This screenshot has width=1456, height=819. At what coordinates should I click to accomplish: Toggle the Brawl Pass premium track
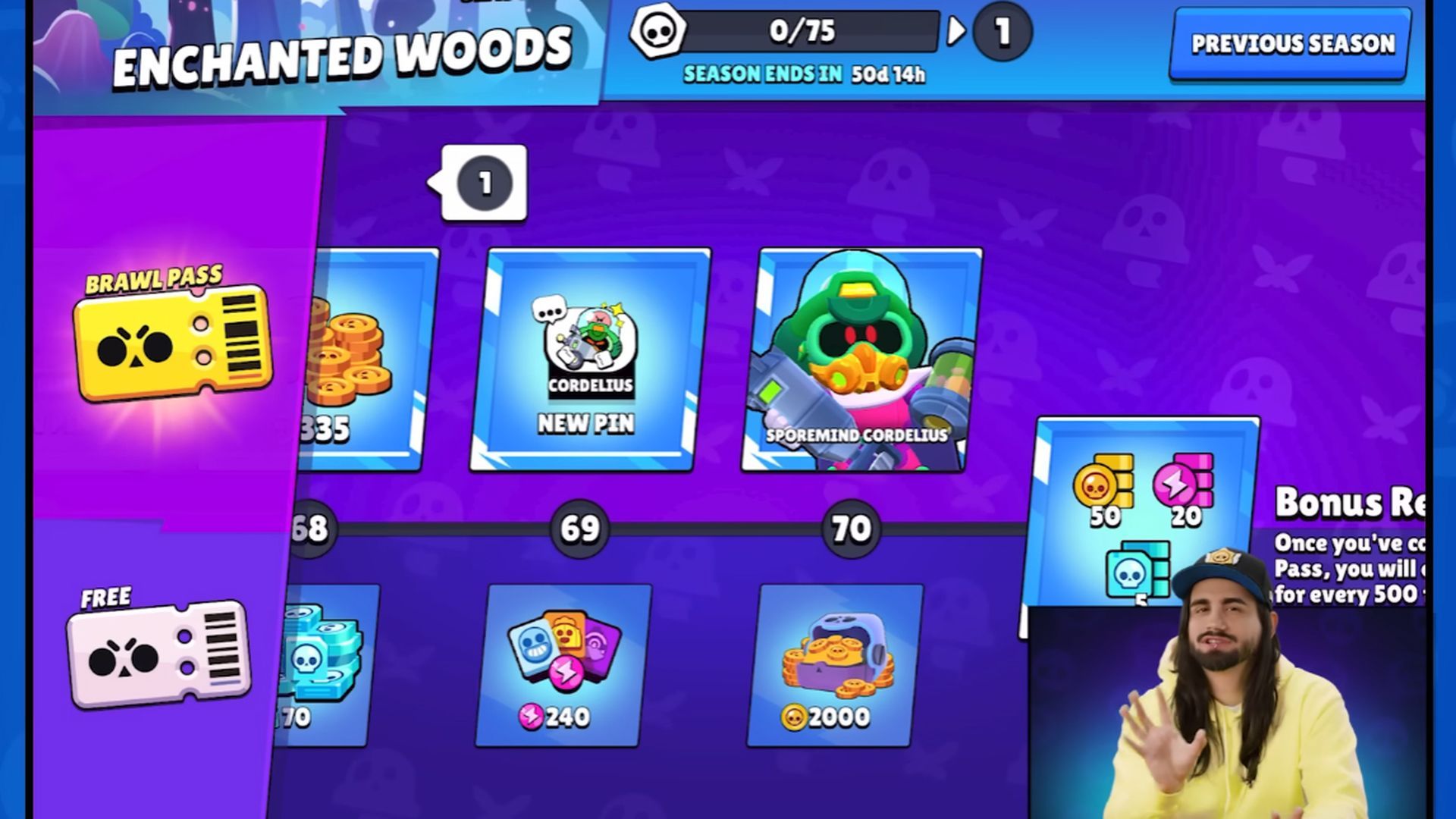pyautogui.click(x=171, y=345)
